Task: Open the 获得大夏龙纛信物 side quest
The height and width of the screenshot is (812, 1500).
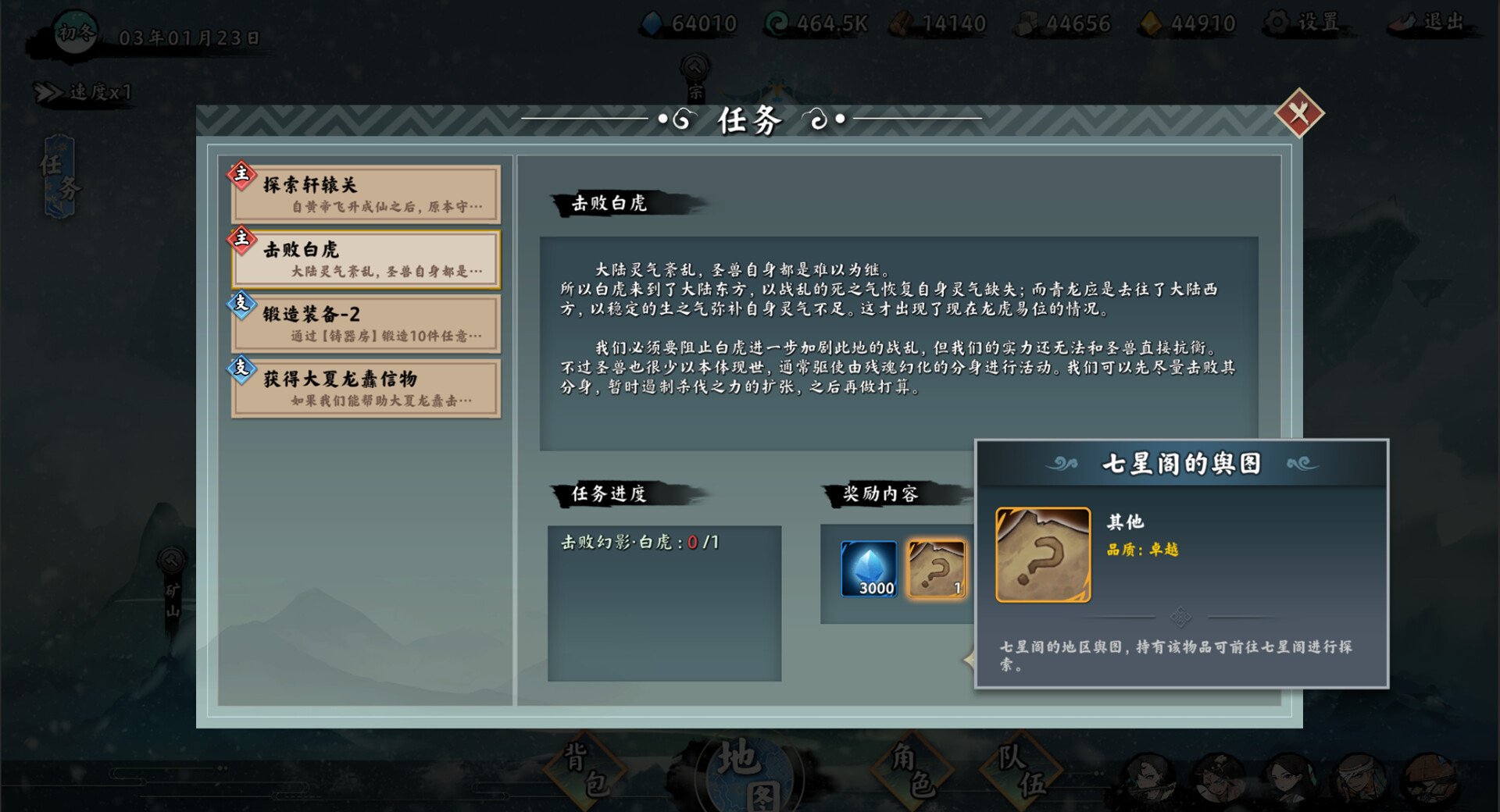Action: (x=366, y=389)
